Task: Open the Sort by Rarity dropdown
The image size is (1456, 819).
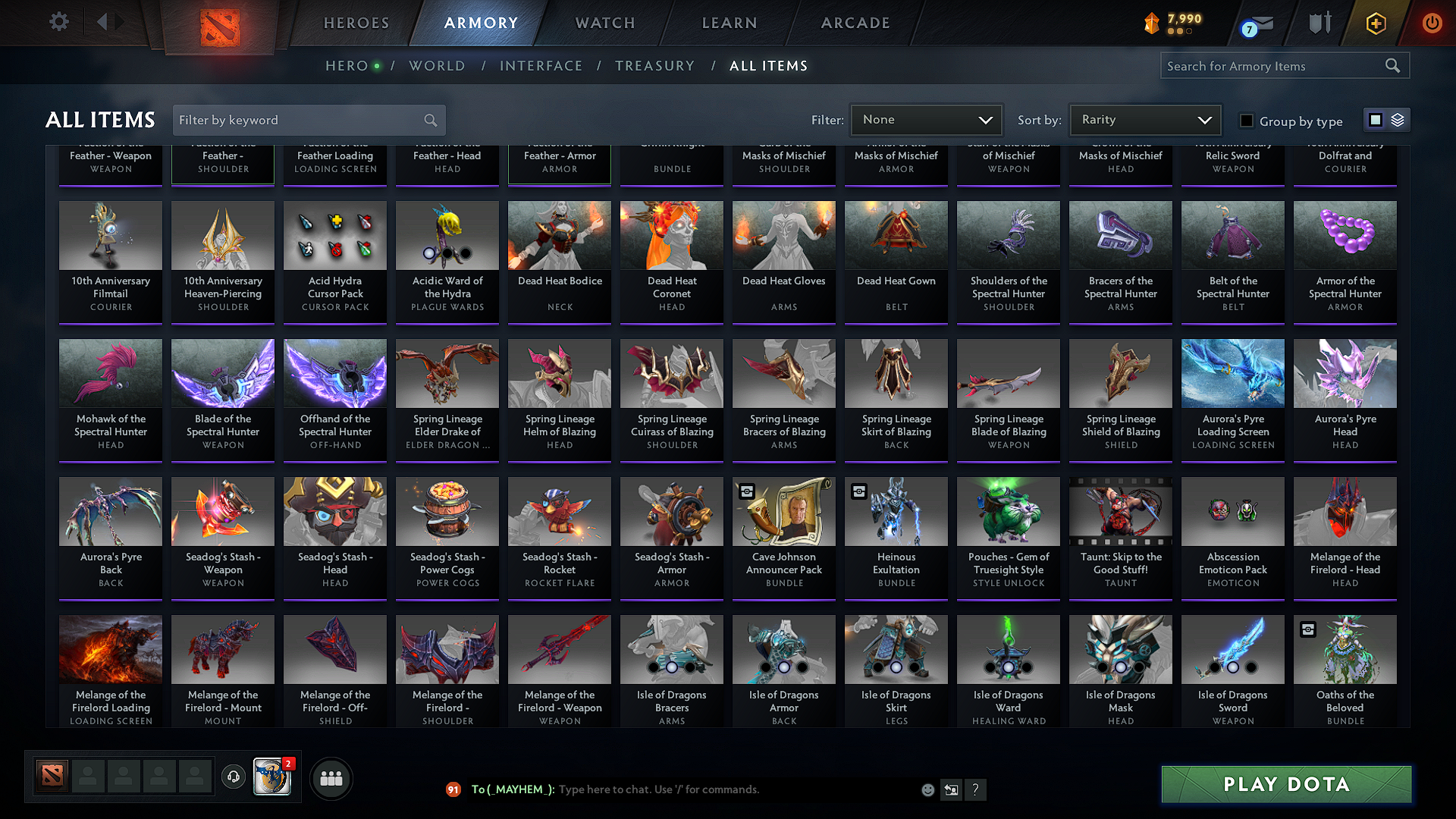Action: [1144, 119]
